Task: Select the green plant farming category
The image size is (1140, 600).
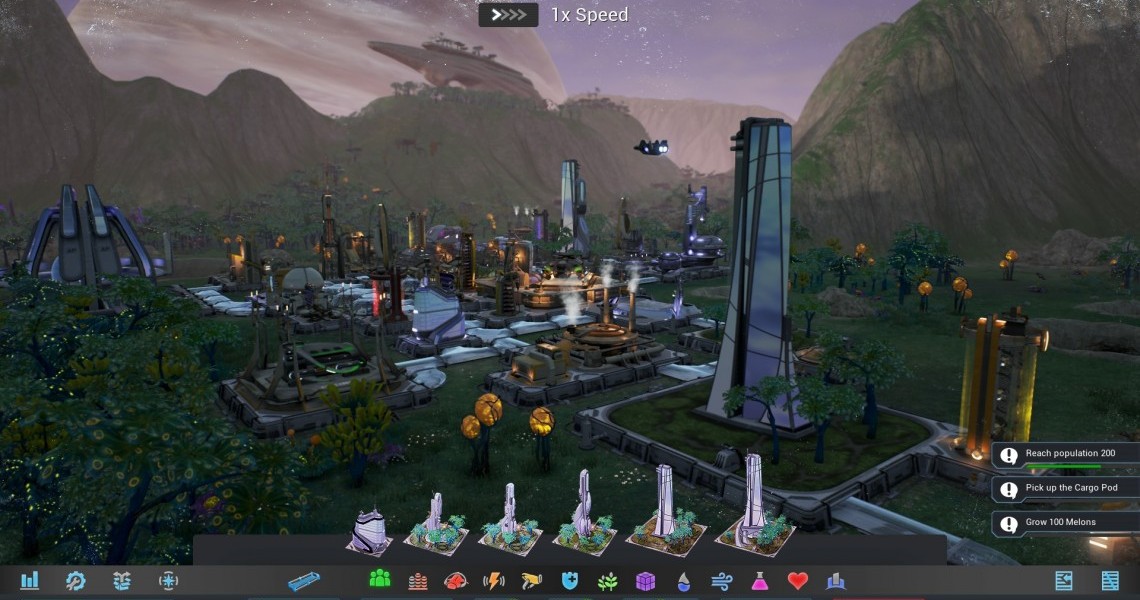Action: [608, 580]
